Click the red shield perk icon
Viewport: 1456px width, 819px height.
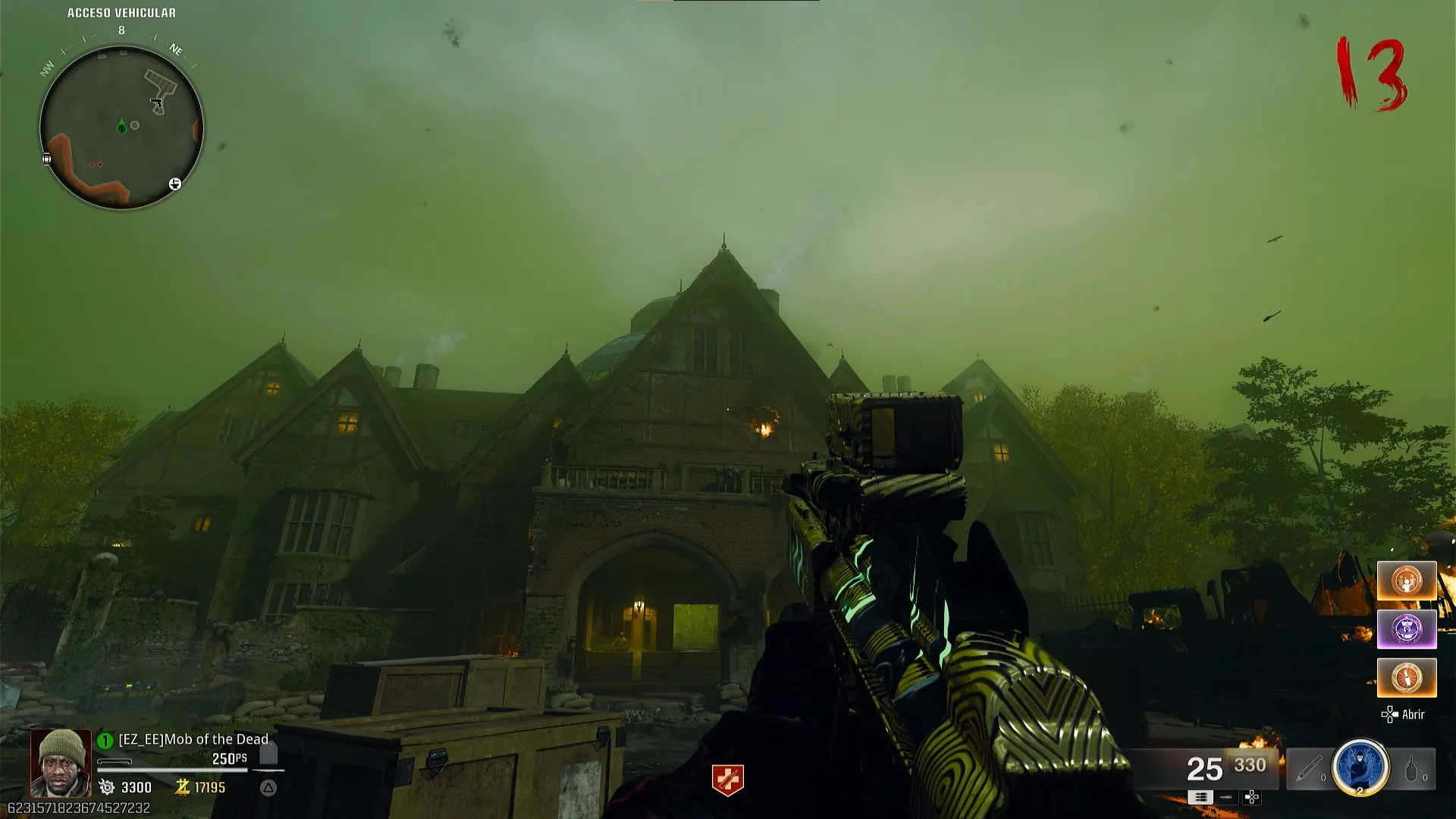tap(727, 780)
